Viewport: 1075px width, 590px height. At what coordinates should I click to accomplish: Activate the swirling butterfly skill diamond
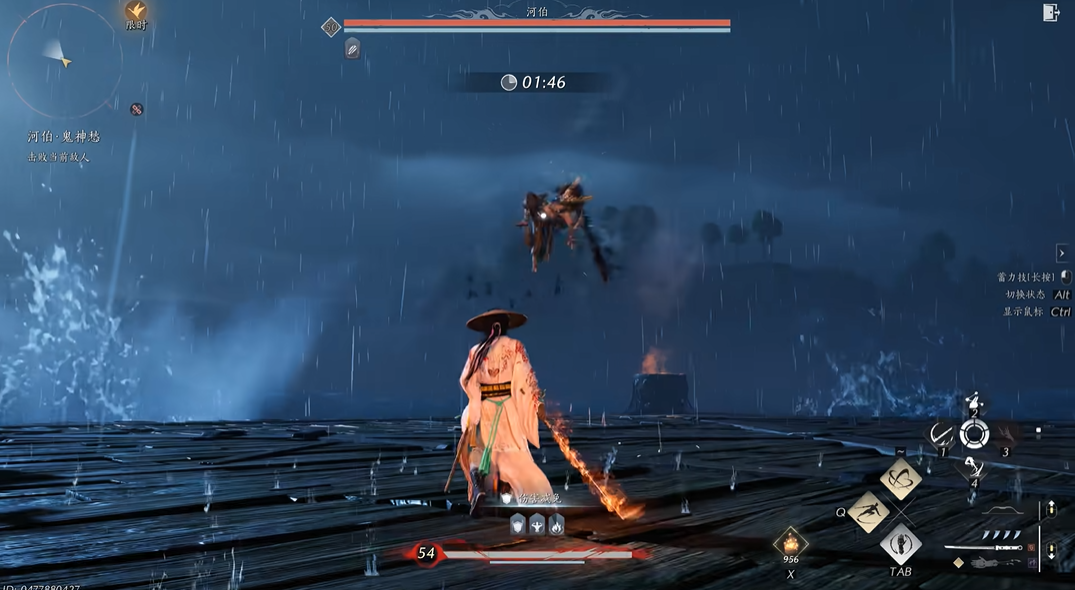coord(900,479)
